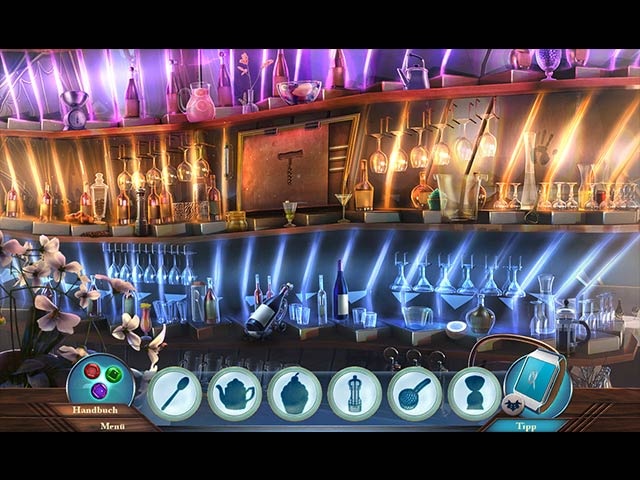Click the colored gems orb icon
Screen dimensions: 640x480
tap(99, 379)
